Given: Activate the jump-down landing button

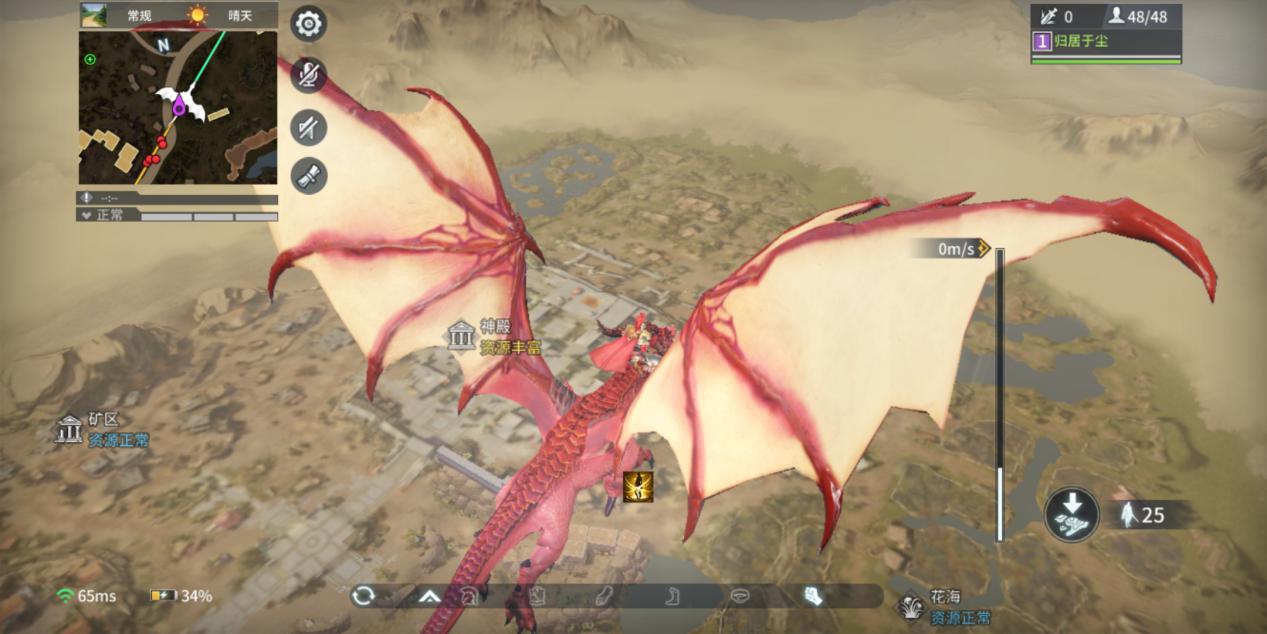Looking at the screenshot, I should click(1072, 515).
